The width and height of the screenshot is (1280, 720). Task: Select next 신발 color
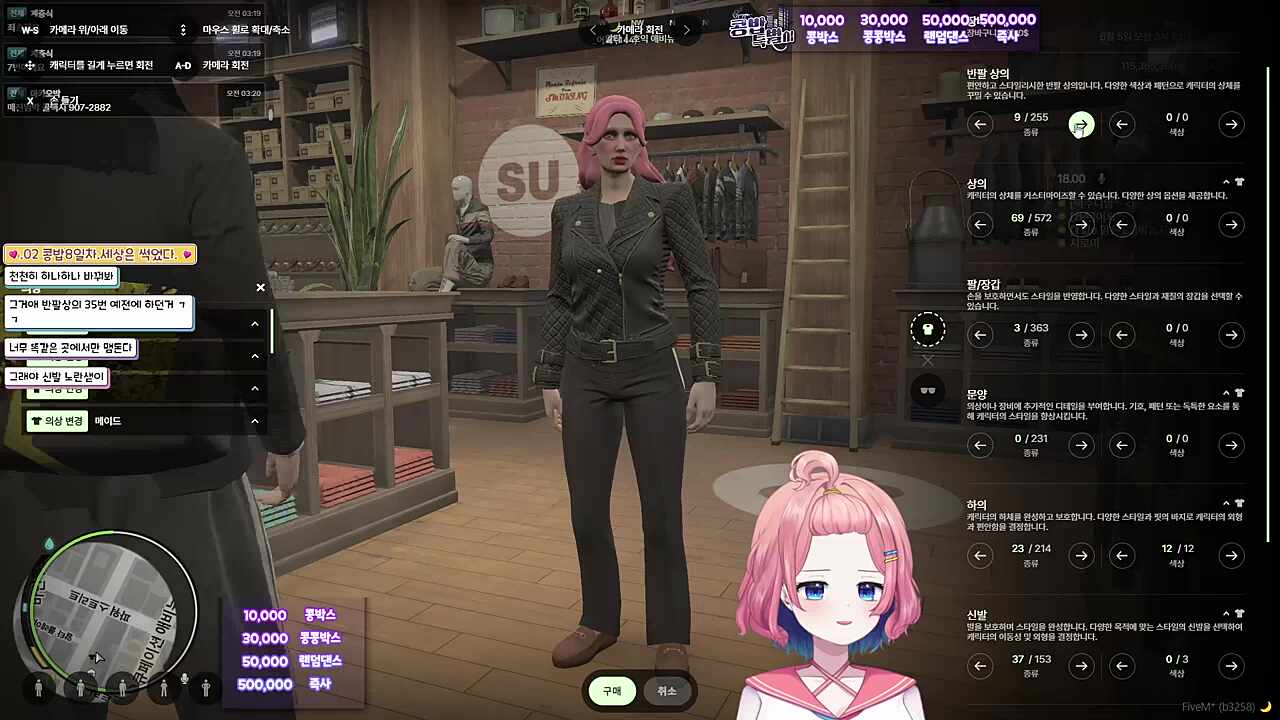1232,665
